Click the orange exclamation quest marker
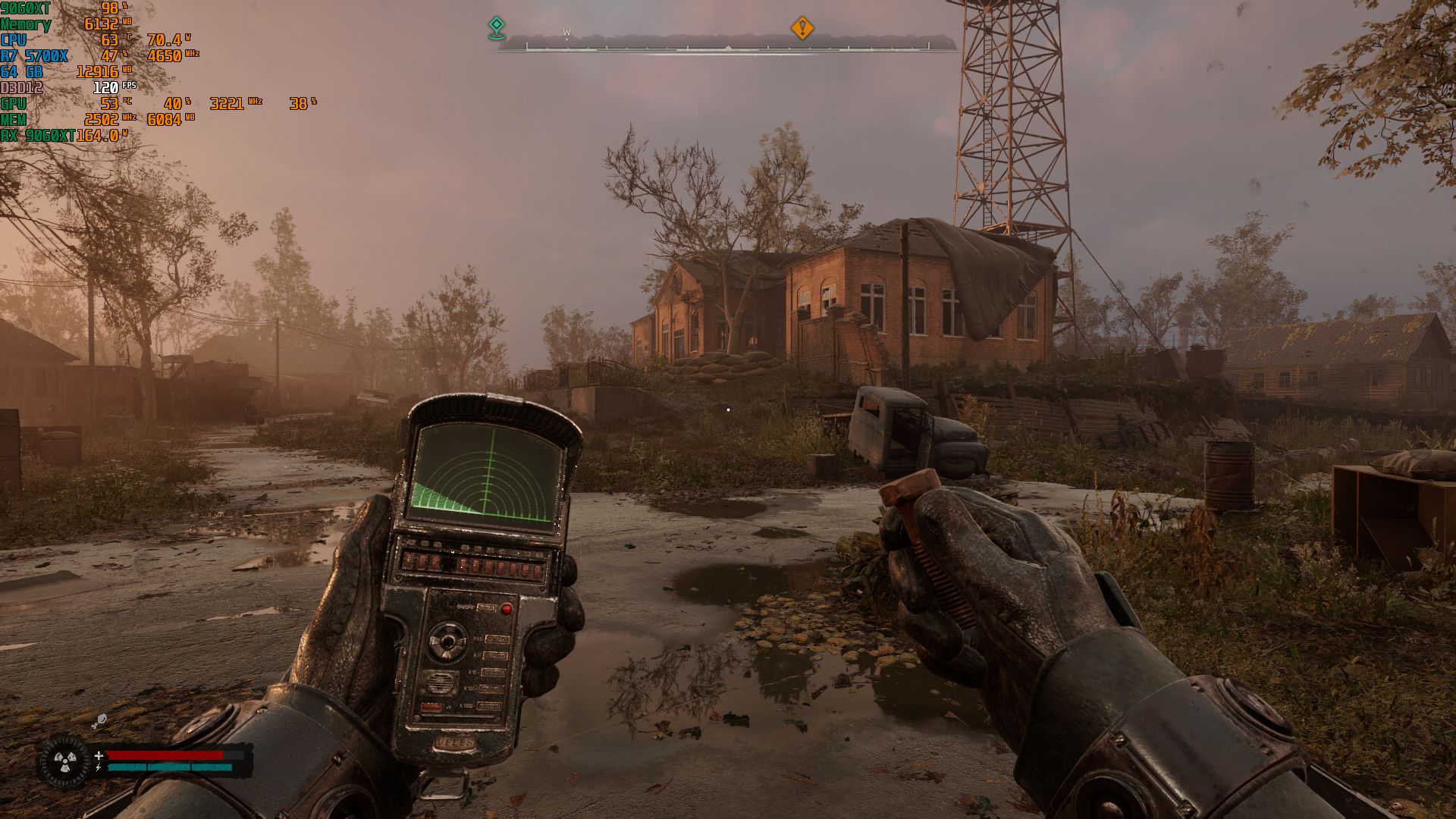Screen dimensions: 1456x819 click(x=802, y=28)
